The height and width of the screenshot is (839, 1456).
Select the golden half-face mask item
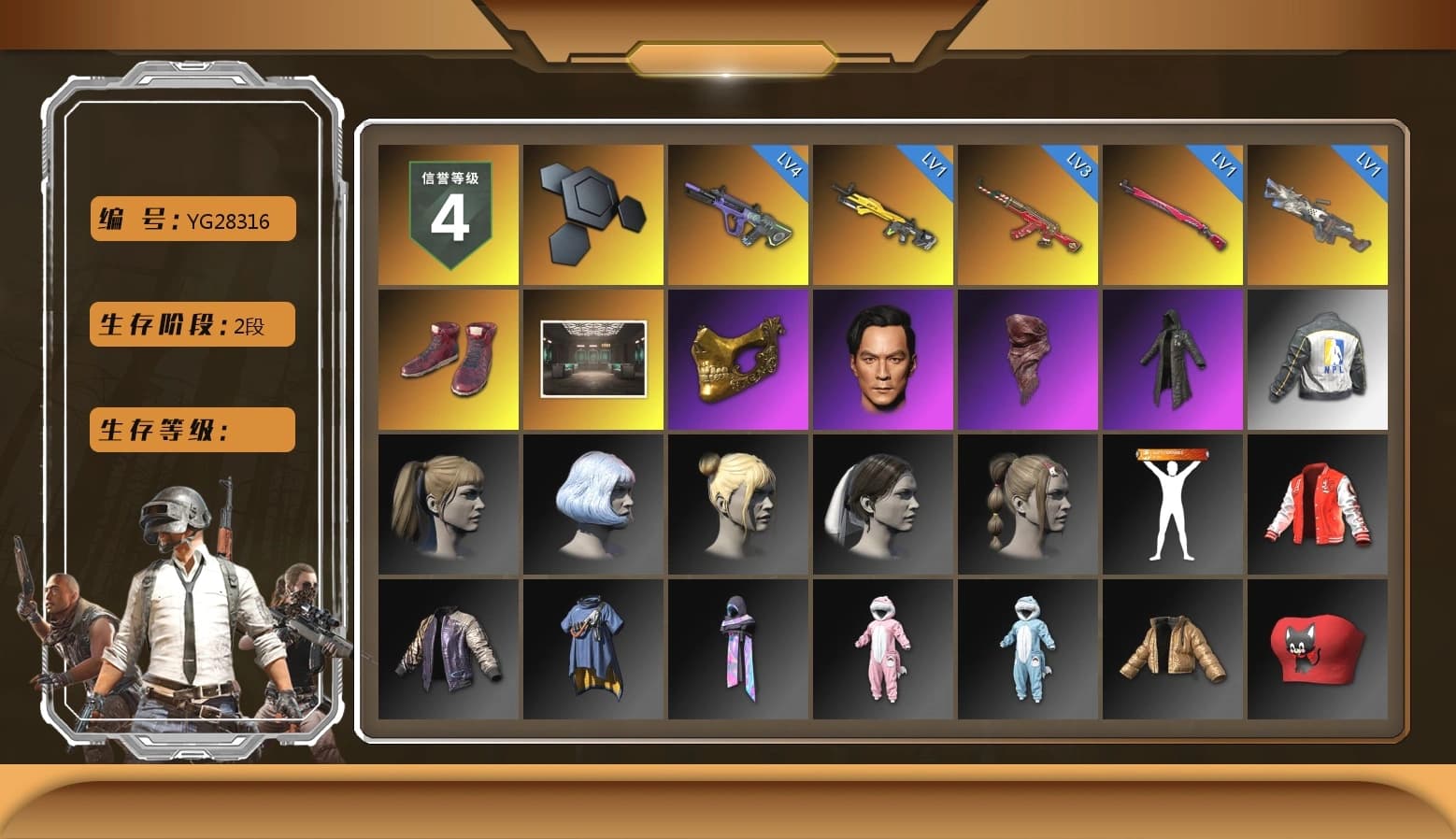point(737,362)
